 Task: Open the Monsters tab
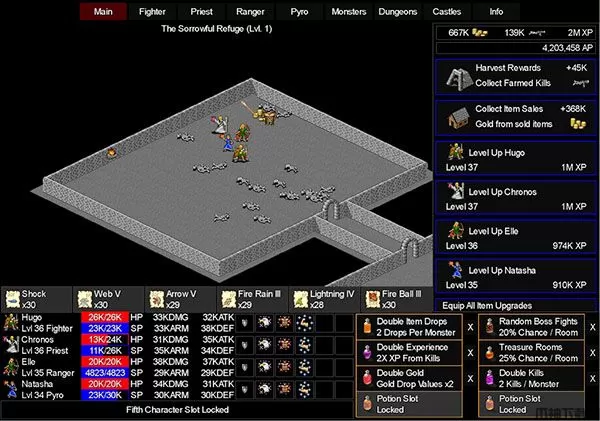pos(349,12)
